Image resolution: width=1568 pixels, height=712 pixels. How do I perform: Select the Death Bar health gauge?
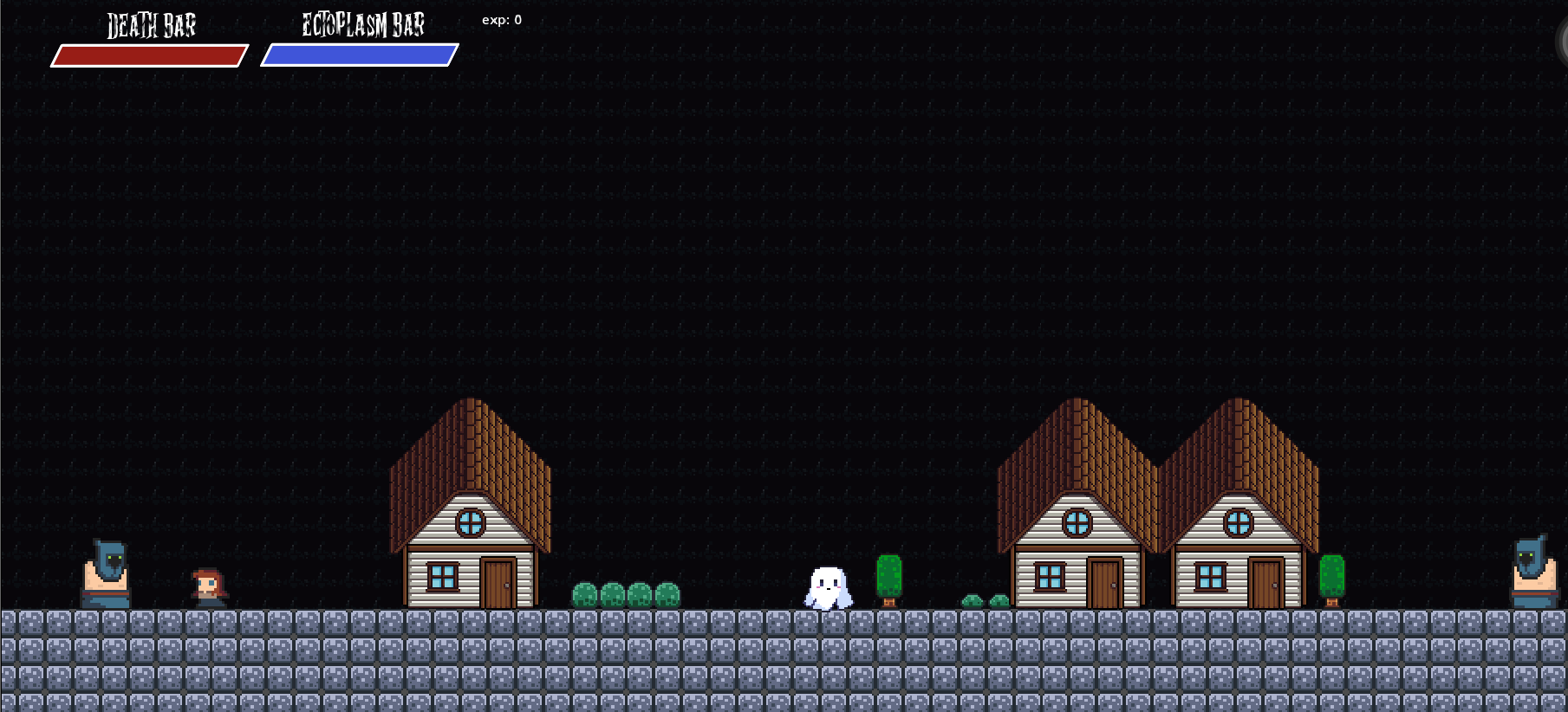click(x=149, y=55)
